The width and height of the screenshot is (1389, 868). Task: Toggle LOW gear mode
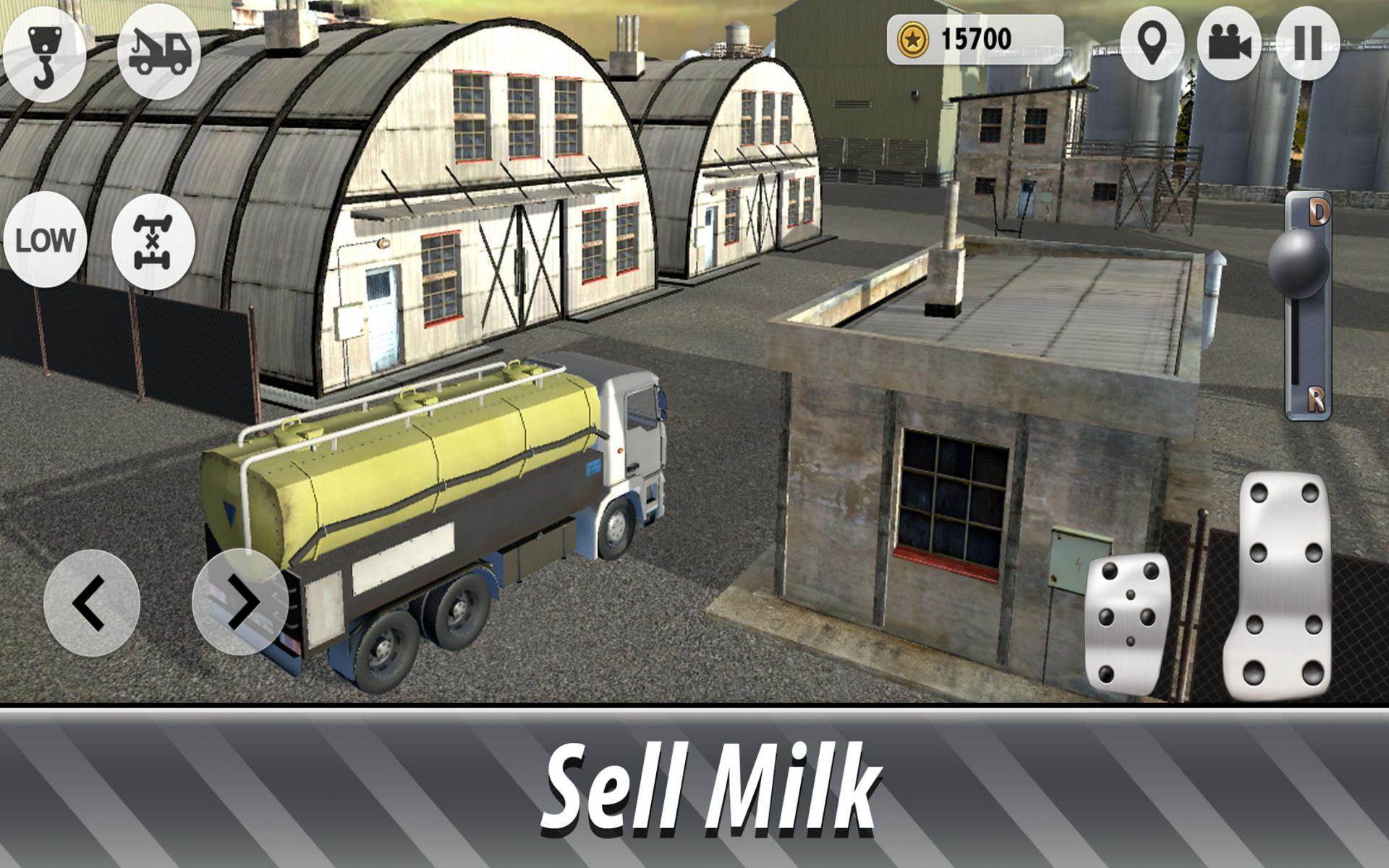pos(46,240)
